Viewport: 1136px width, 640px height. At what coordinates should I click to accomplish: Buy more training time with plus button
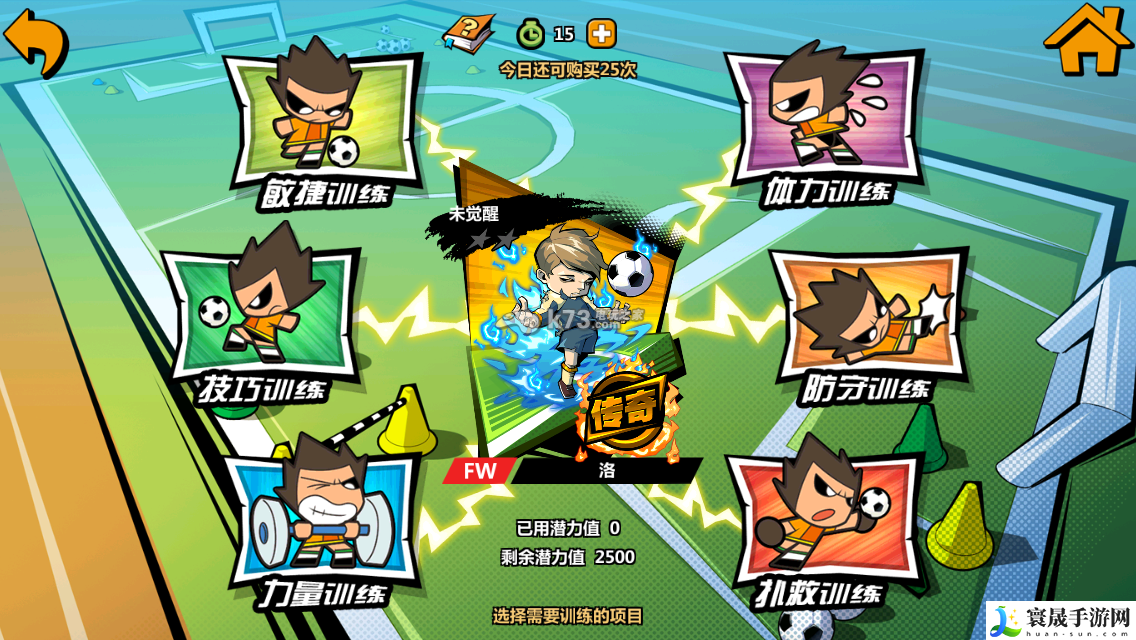point(601,34)
